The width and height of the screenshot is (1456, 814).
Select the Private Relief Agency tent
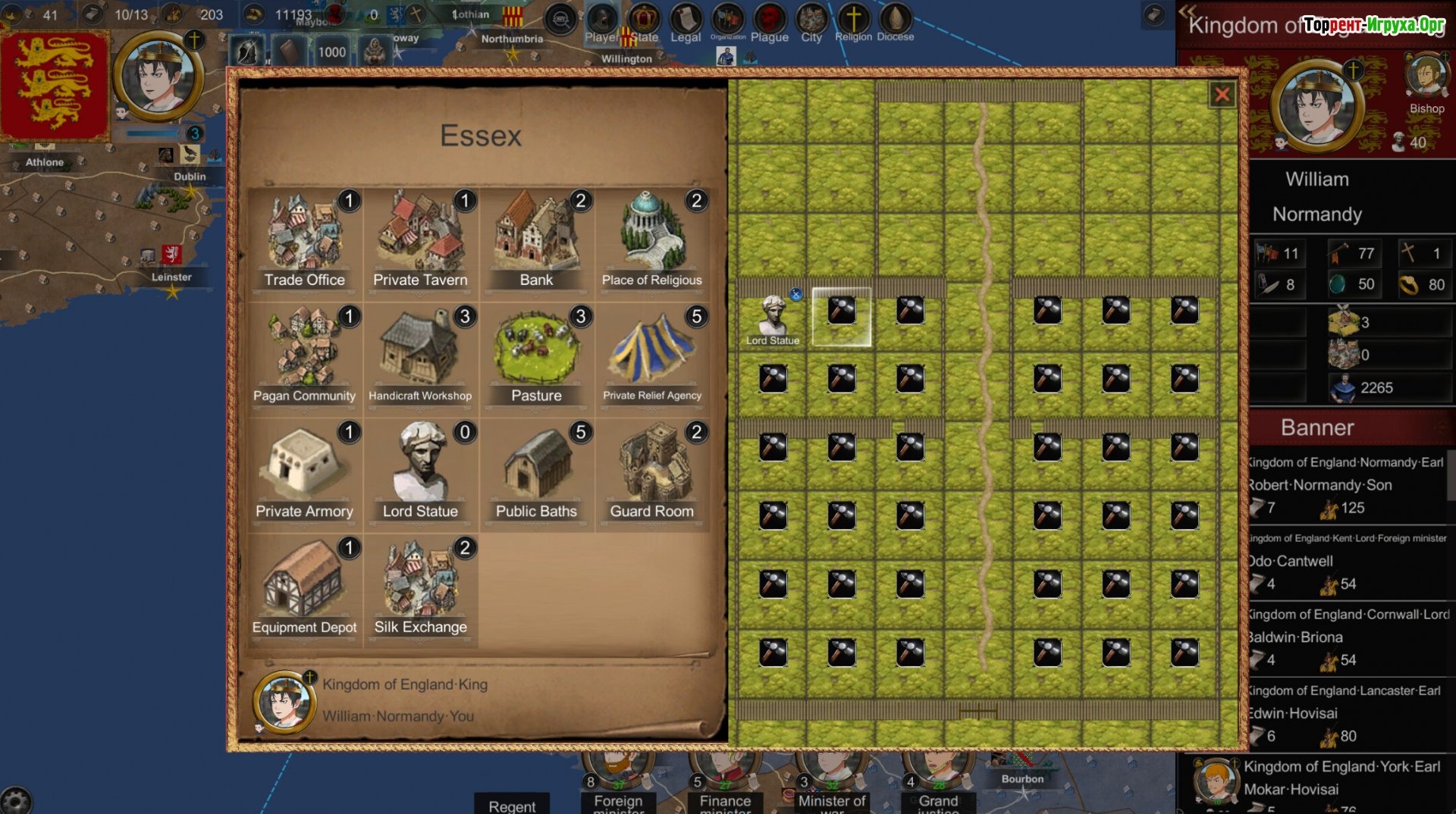[x=652, y=355]
